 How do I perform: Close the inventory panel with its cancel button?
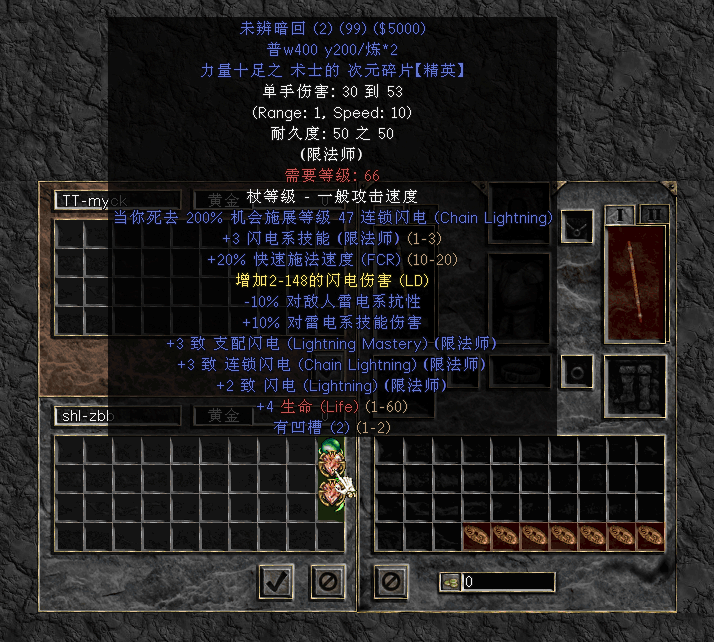[x=390, y=579]
